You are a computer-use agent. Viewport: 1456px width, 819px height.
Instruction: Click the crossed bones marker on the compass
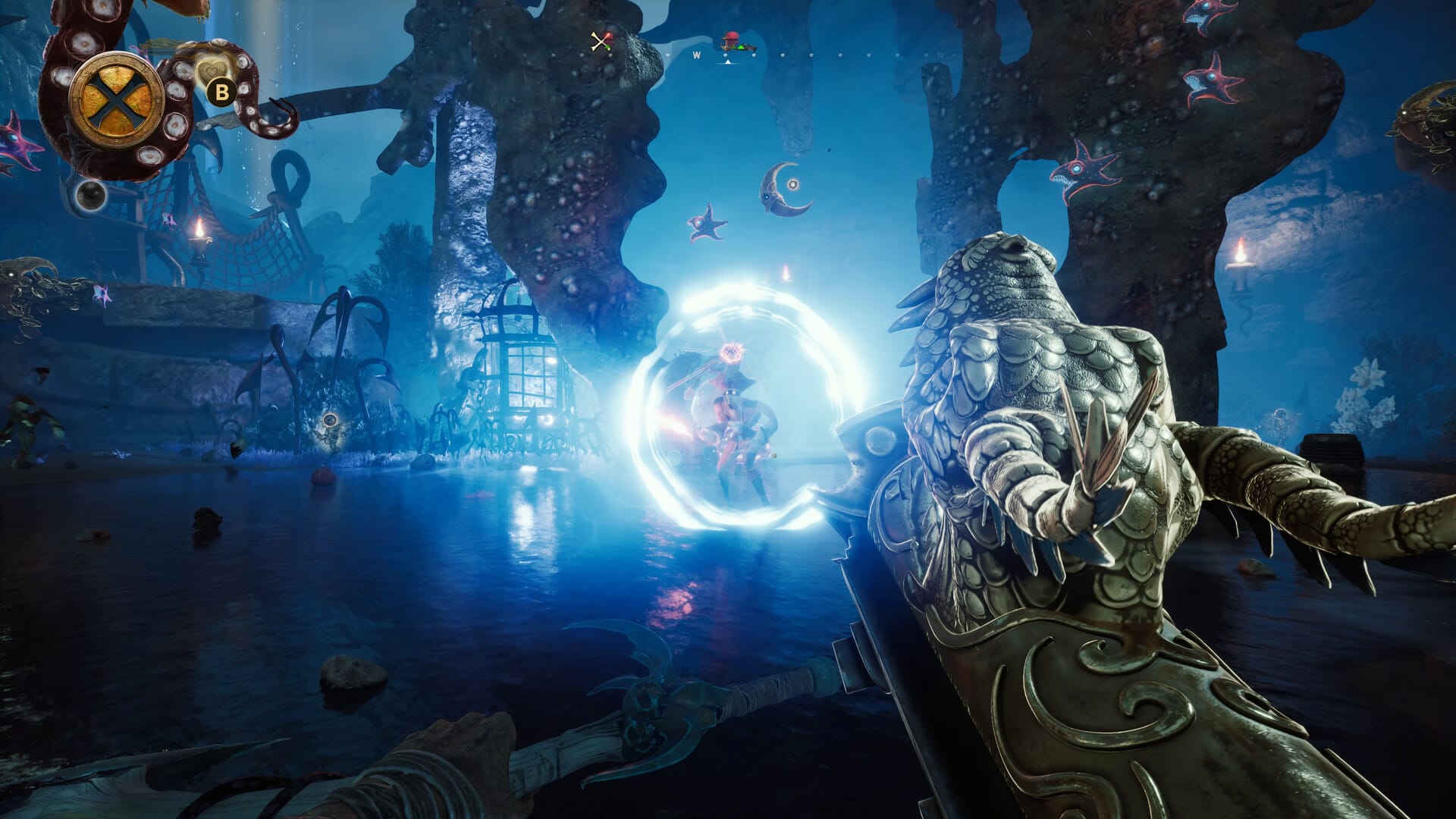tap(601, 41)
